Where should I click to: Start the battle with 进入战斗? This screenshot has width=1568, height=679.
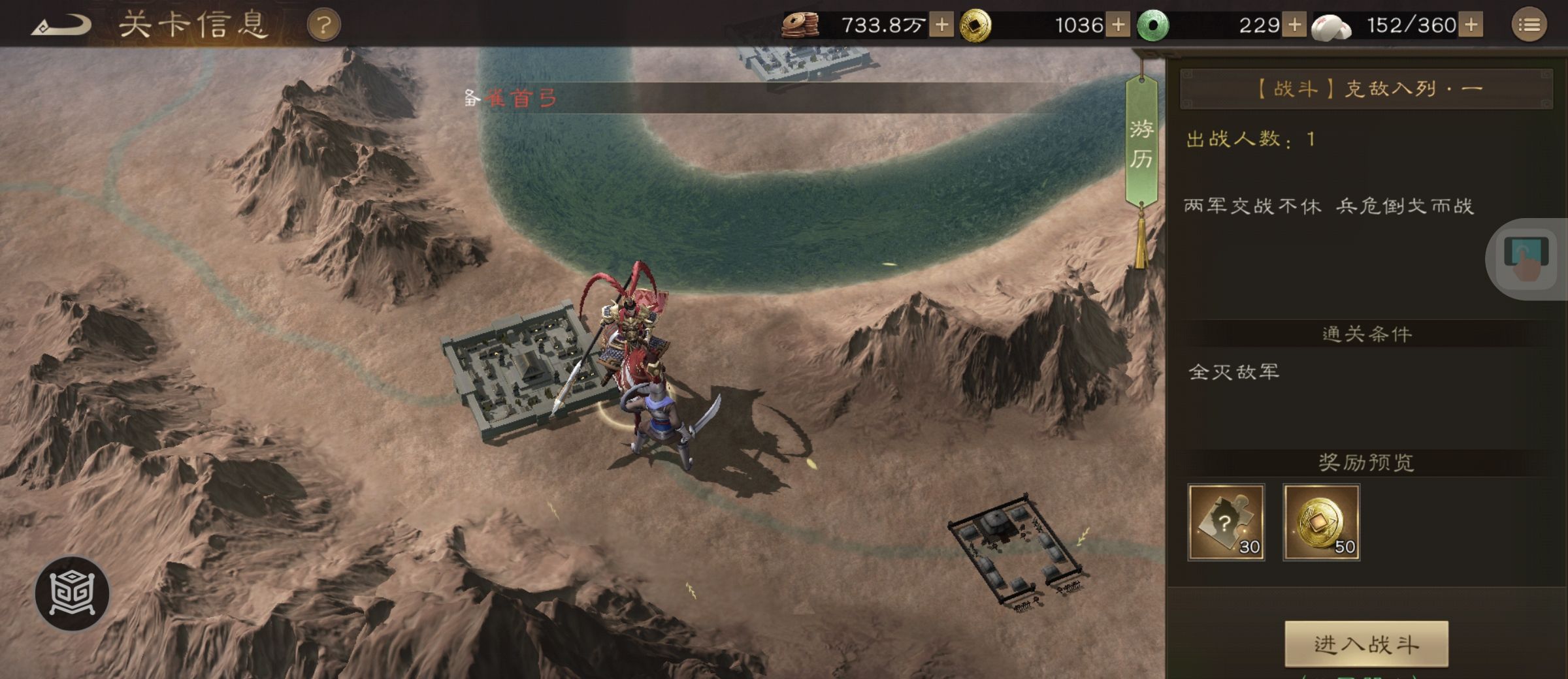[1366, 644]
